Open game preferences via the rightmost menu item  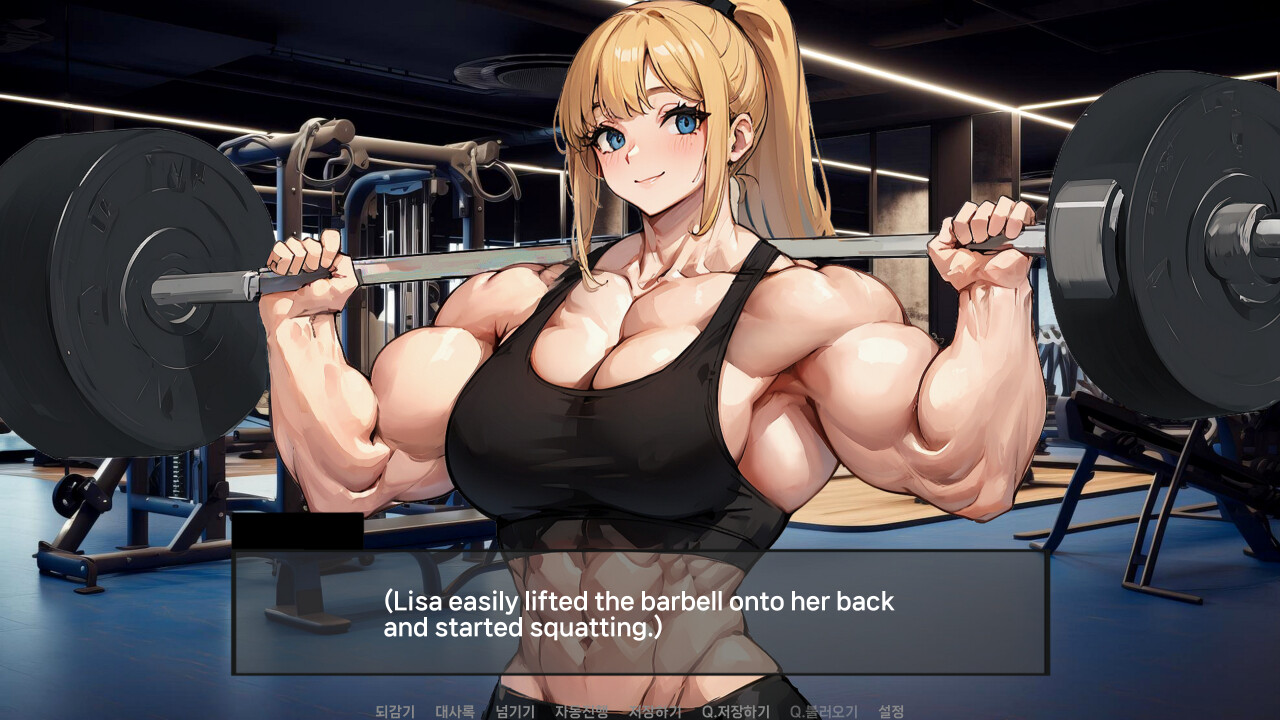892,713
